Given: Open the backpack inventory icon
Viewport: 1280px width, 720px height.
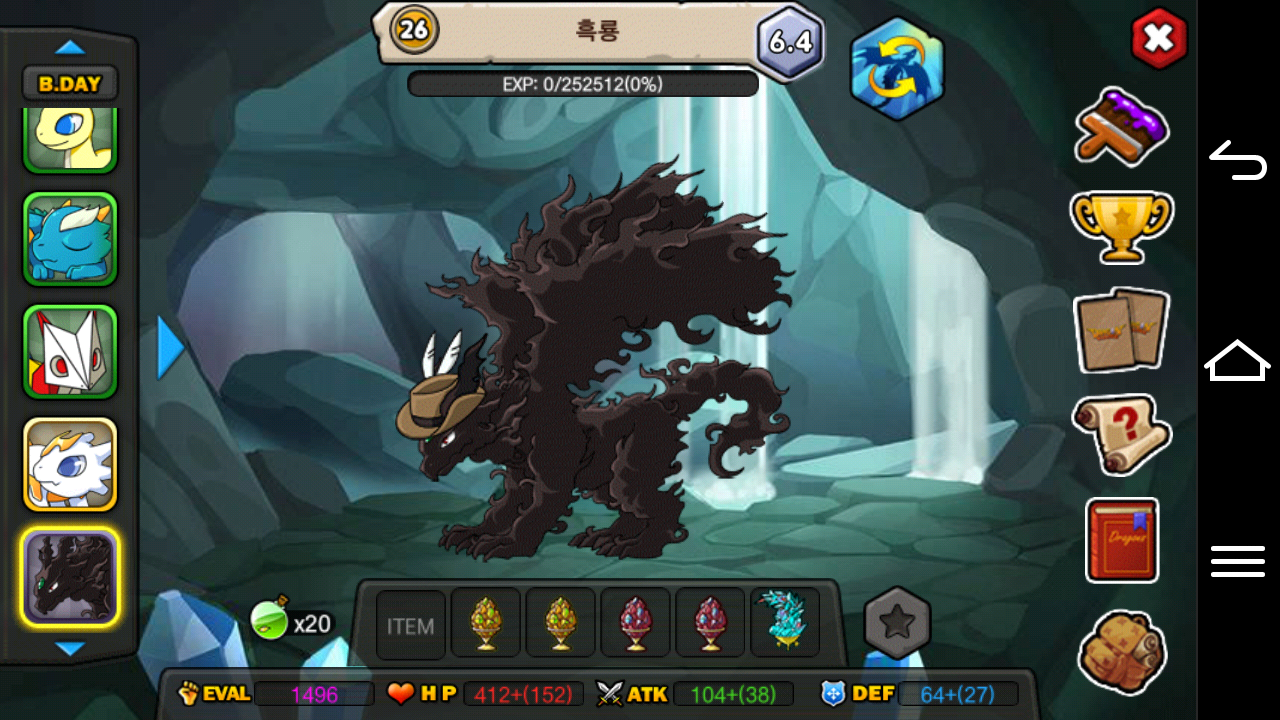Looking at the screenshot, I should (x=1122, y=651).
